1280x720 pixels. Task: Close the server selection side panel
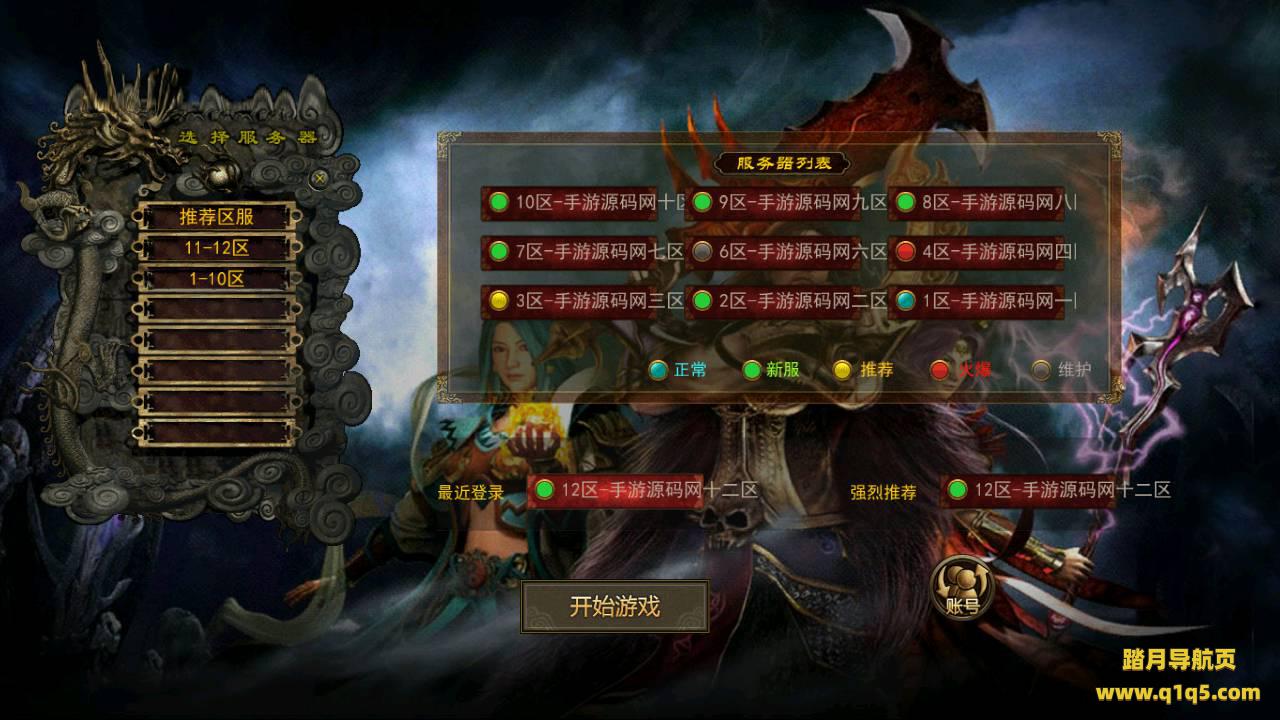(x=319, y=178)
